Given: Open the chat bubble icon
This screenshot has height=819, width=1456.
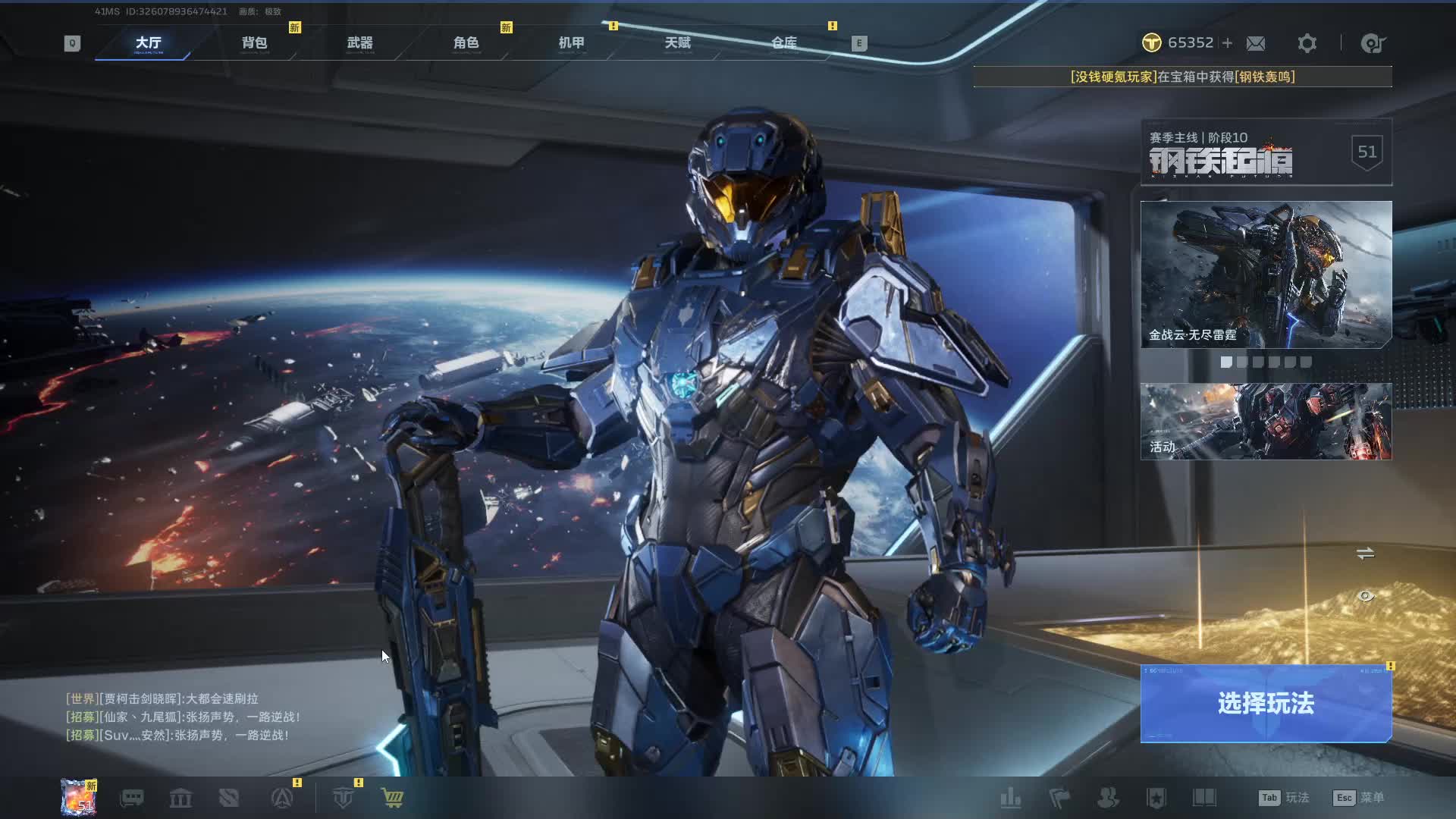Looking at the screenshot, I should click(132, 798).
